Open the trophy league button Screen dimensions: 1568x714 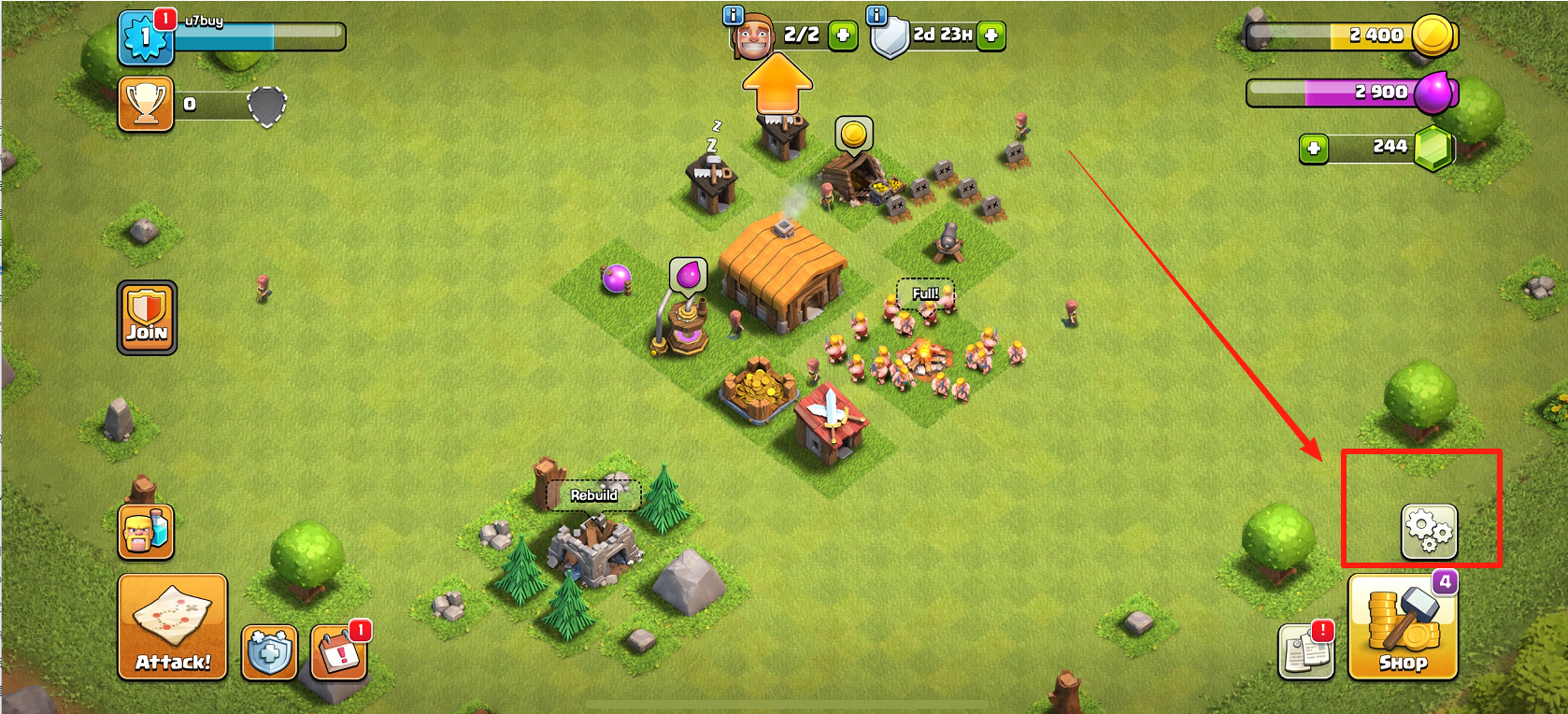(x=146, y=104)
